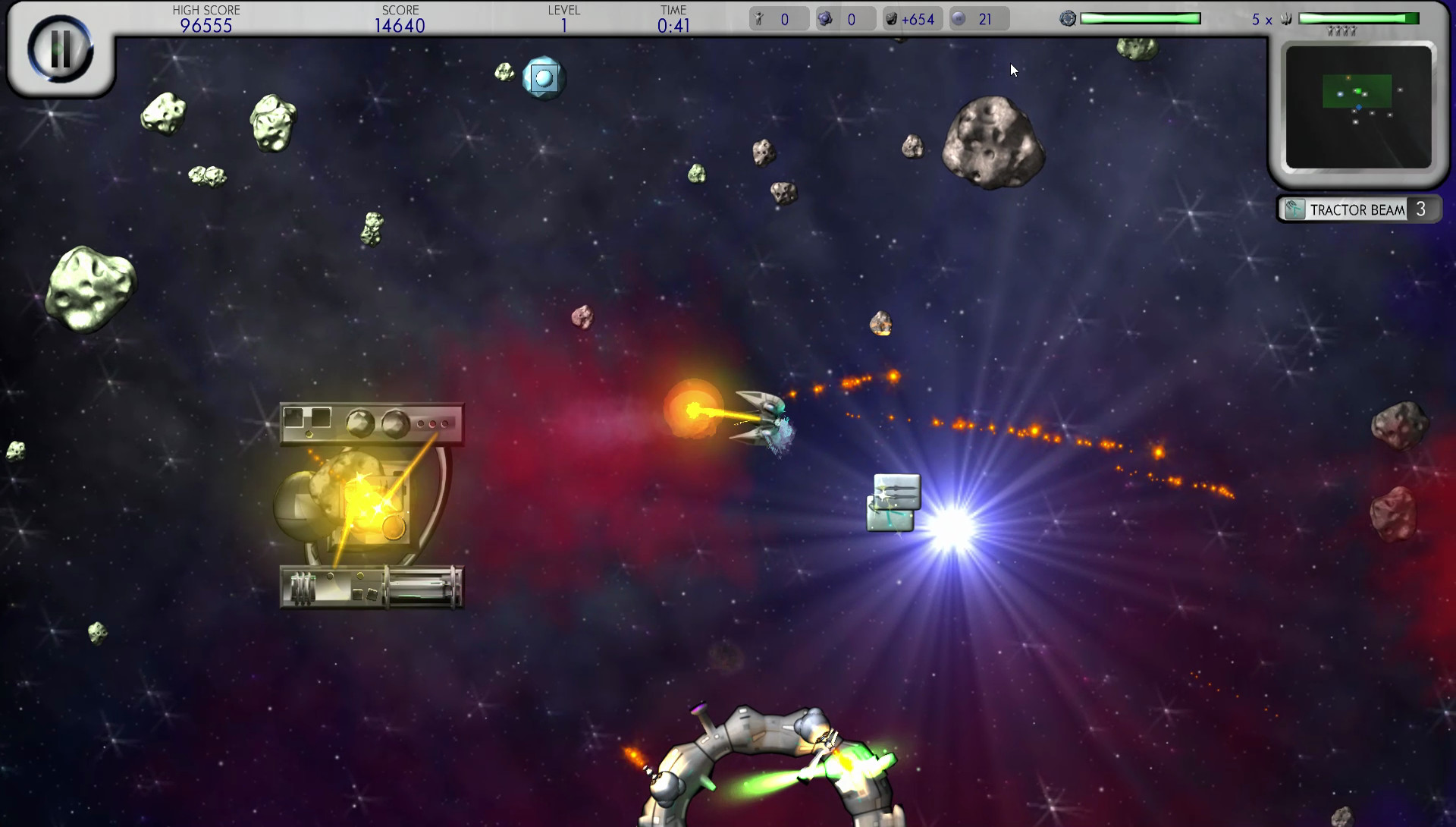Click the minimap in the top right corner
This screenshot has height=827, width=1456.
click(1360, 106)
